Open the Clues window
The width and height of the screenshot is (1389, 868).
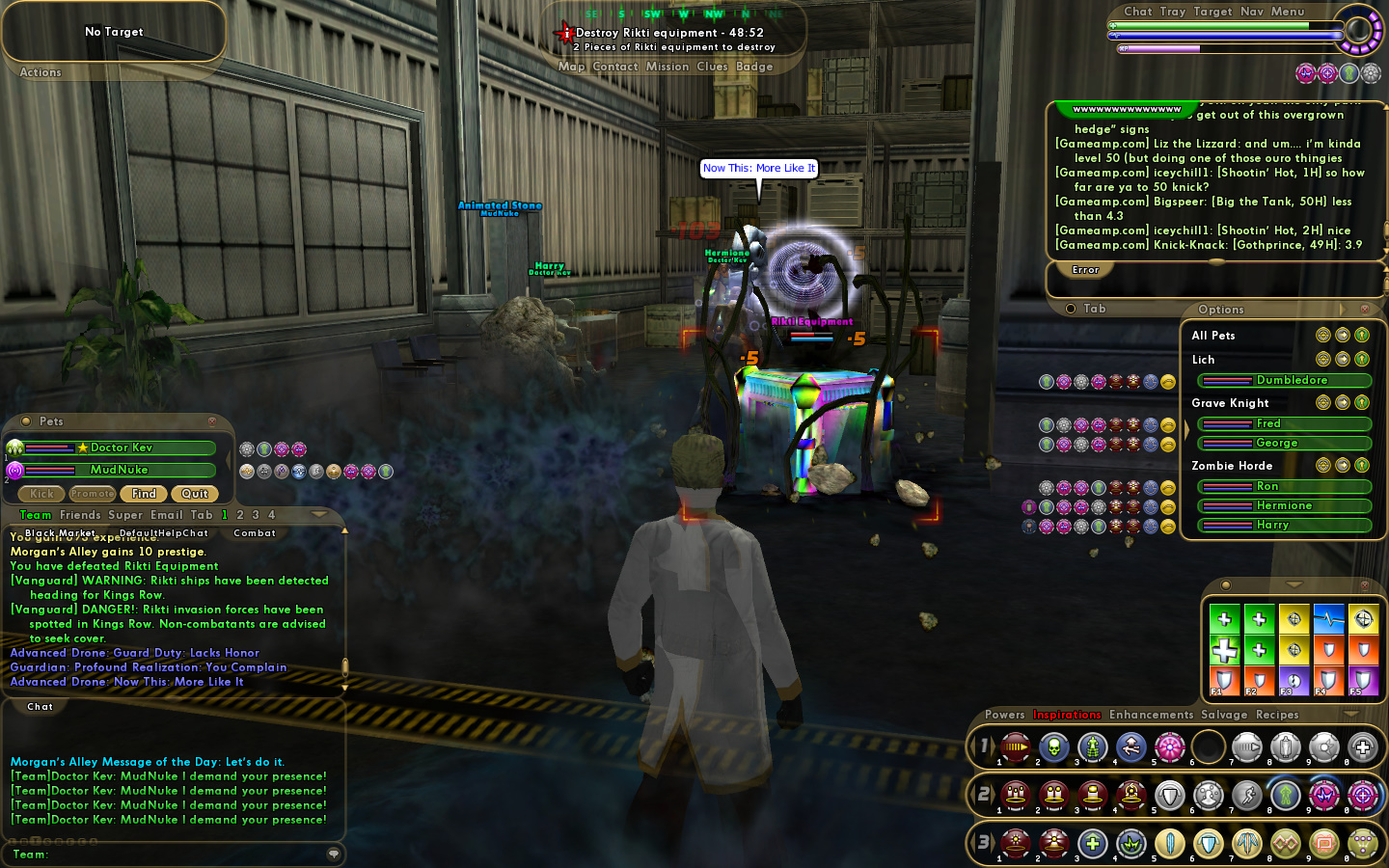coord(712,67)
